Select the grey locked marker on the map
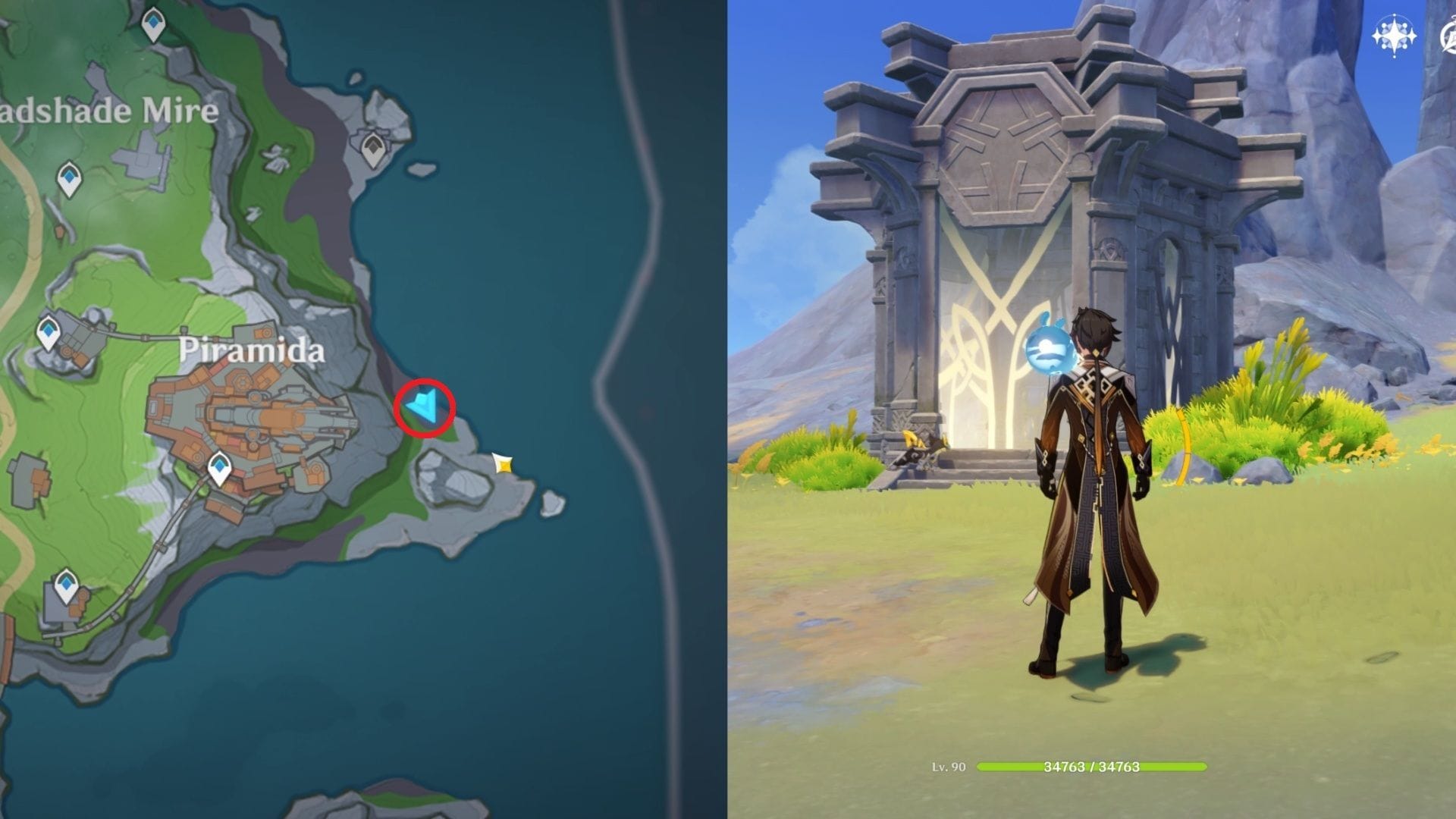Image resolution: width=1456 pixels, height=819 pixels. tap(372, 150)
